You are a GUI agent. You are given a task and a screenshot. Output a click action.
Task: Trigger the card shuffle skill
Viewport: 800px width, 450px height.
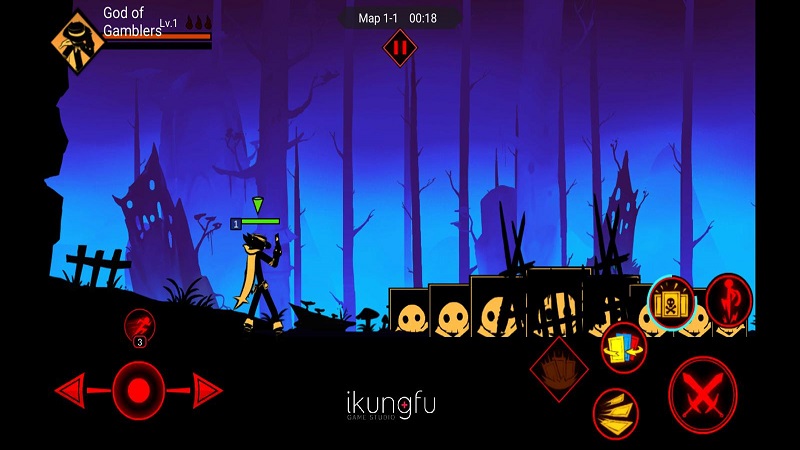(x=623, y=347)
